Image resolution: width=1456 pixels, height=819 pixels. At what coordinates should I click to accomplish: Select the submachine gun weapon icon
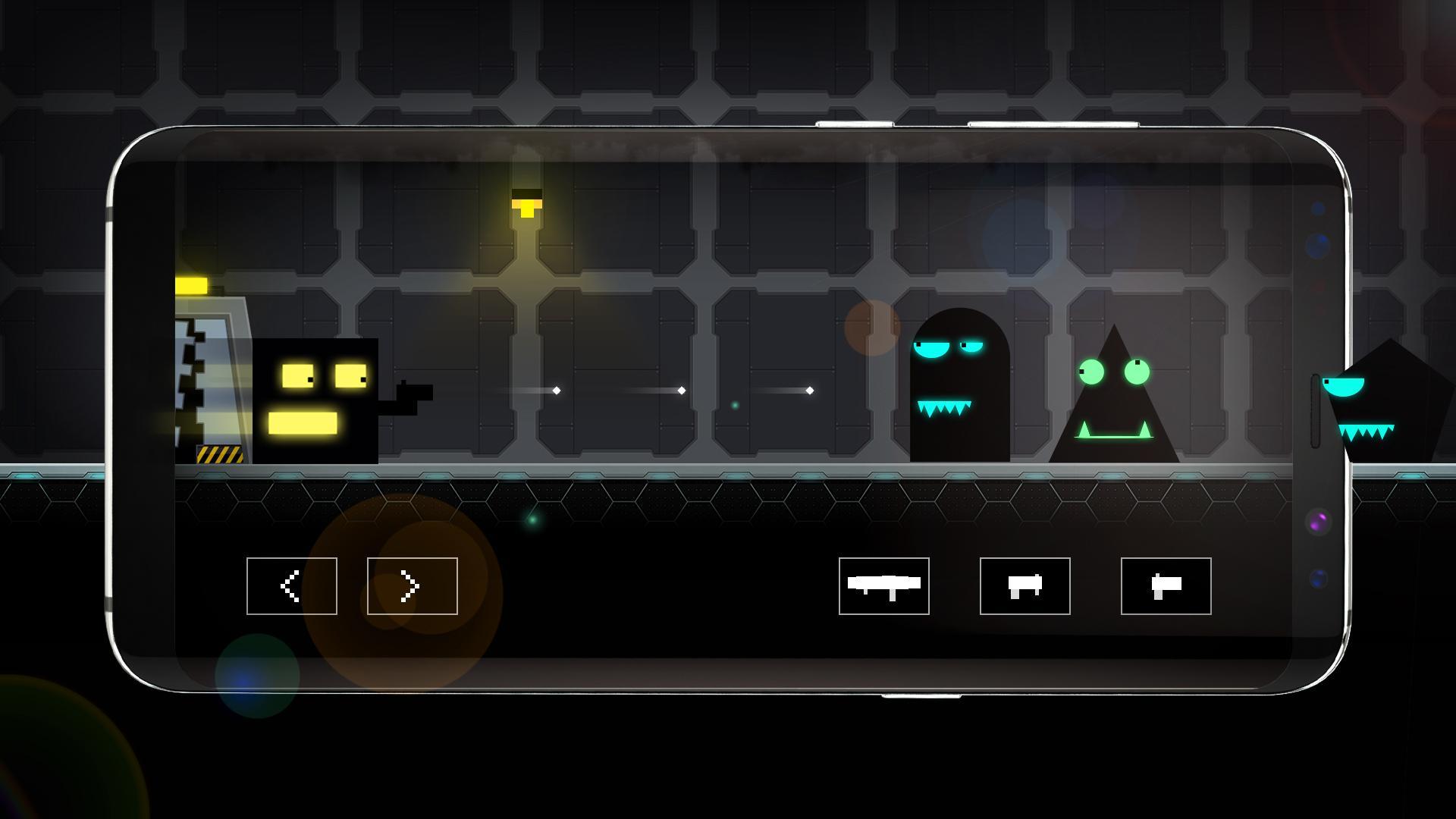pyautogui.click(x=1024, y=586)
